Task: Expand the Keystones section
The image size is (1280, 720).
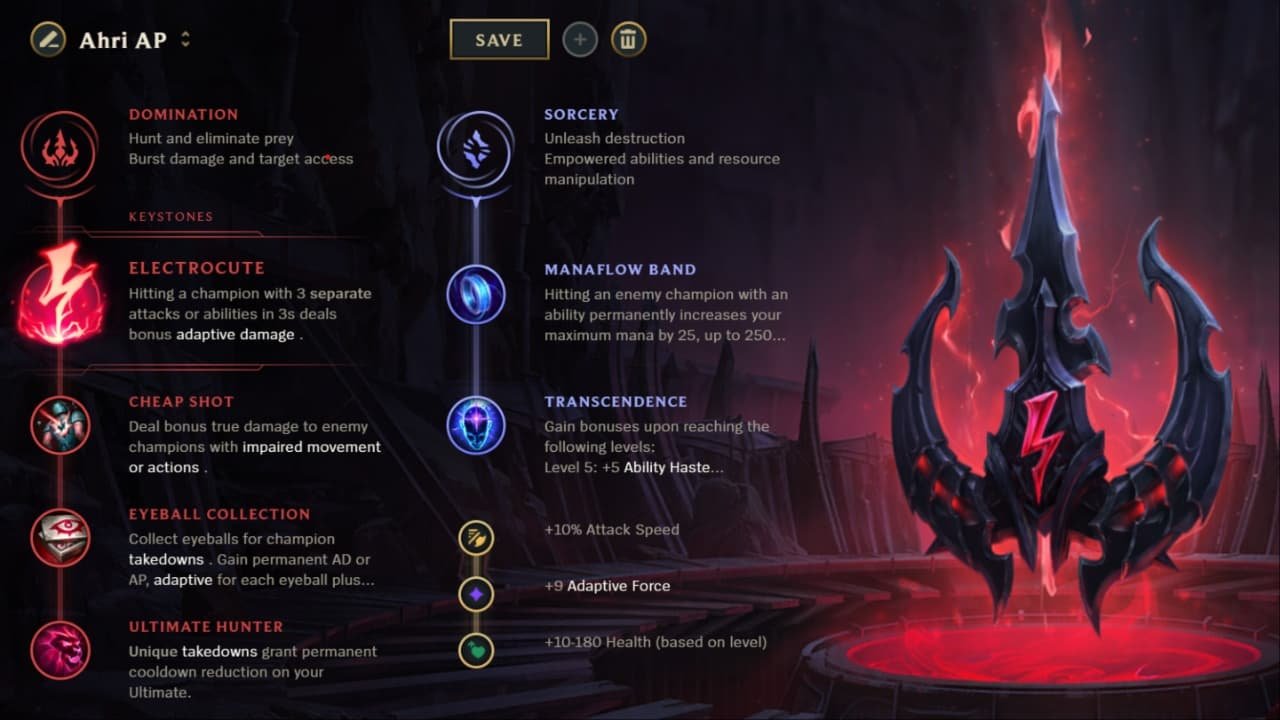Action: click(x=170, y=216)
